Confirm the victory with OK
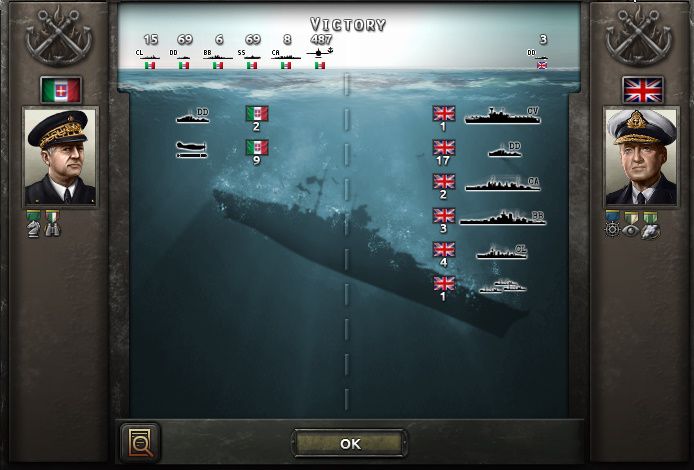This screenshot has height=470, width=694. coord(349,443)
